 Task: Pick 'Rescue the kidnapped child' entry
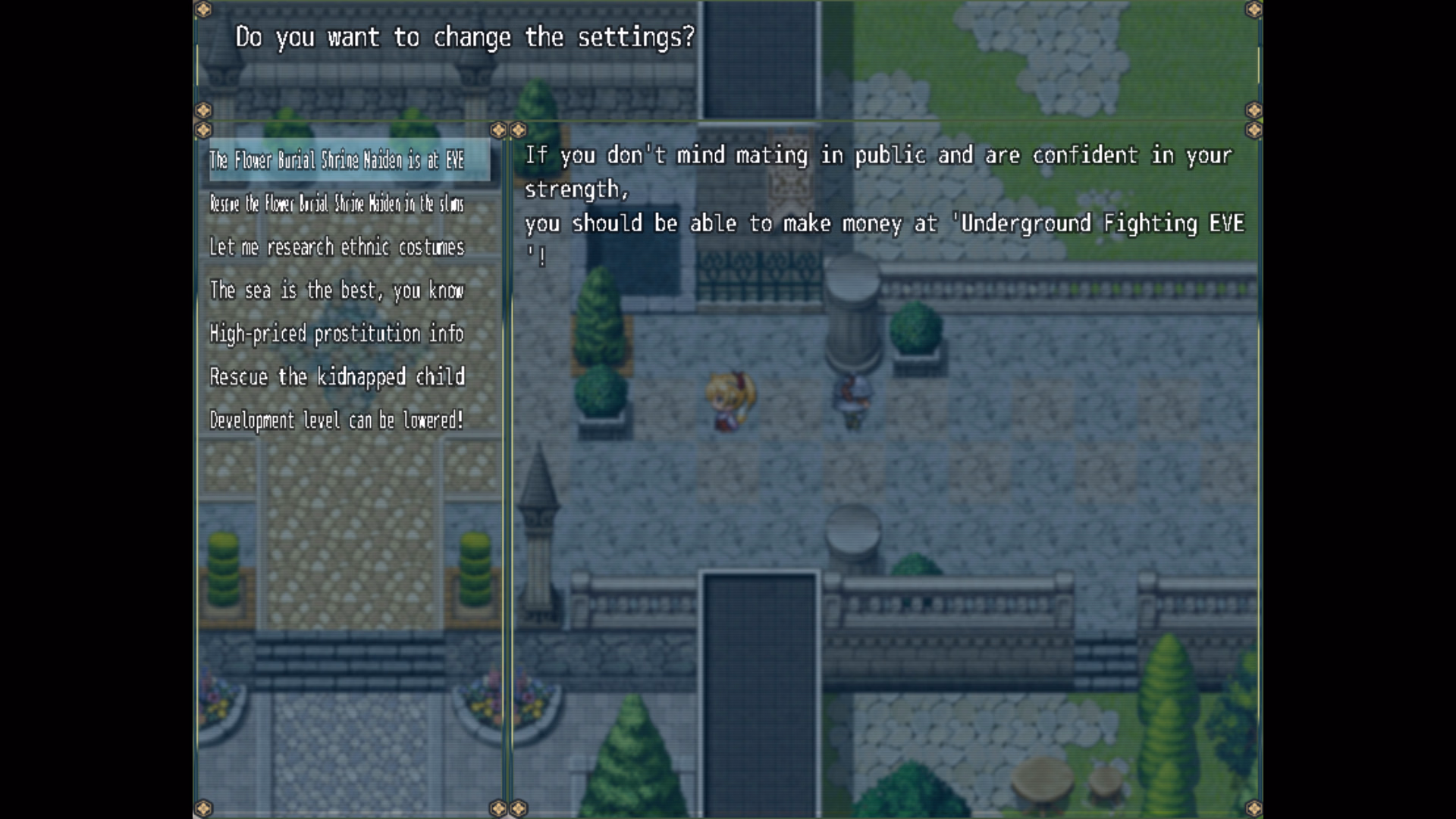337,377
